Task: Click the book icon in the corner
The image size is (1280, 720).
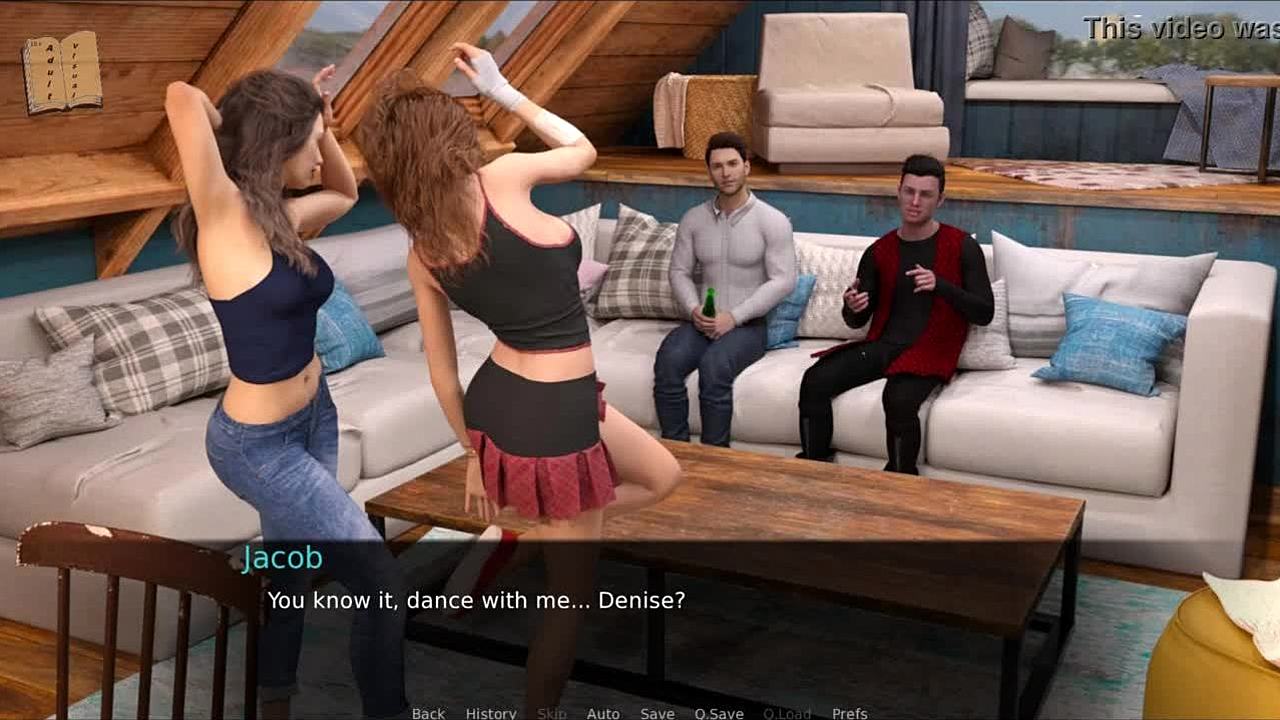Action: point(62,72)
